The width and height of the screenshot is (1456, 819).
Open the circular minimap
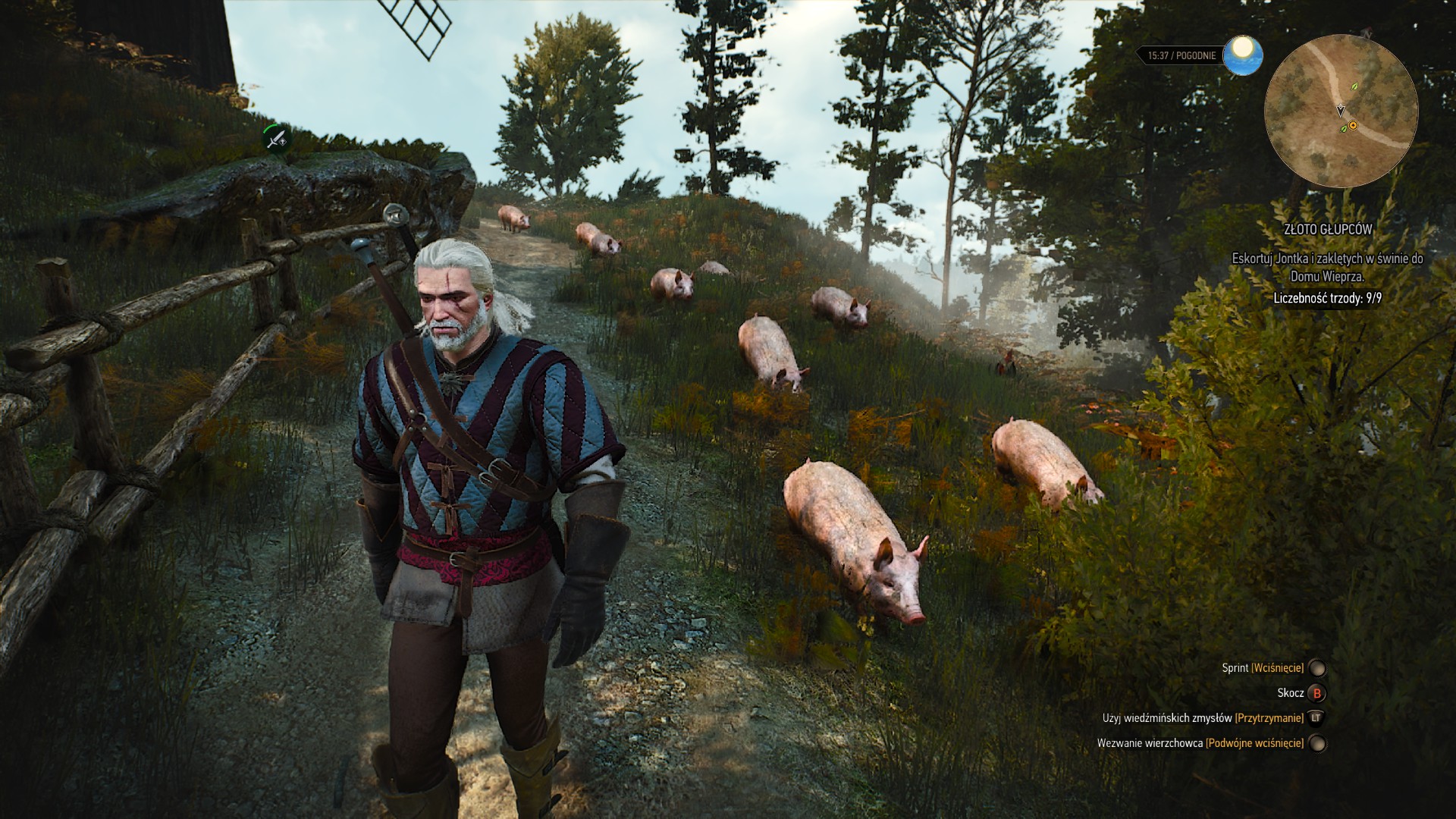click(1341, 111)
